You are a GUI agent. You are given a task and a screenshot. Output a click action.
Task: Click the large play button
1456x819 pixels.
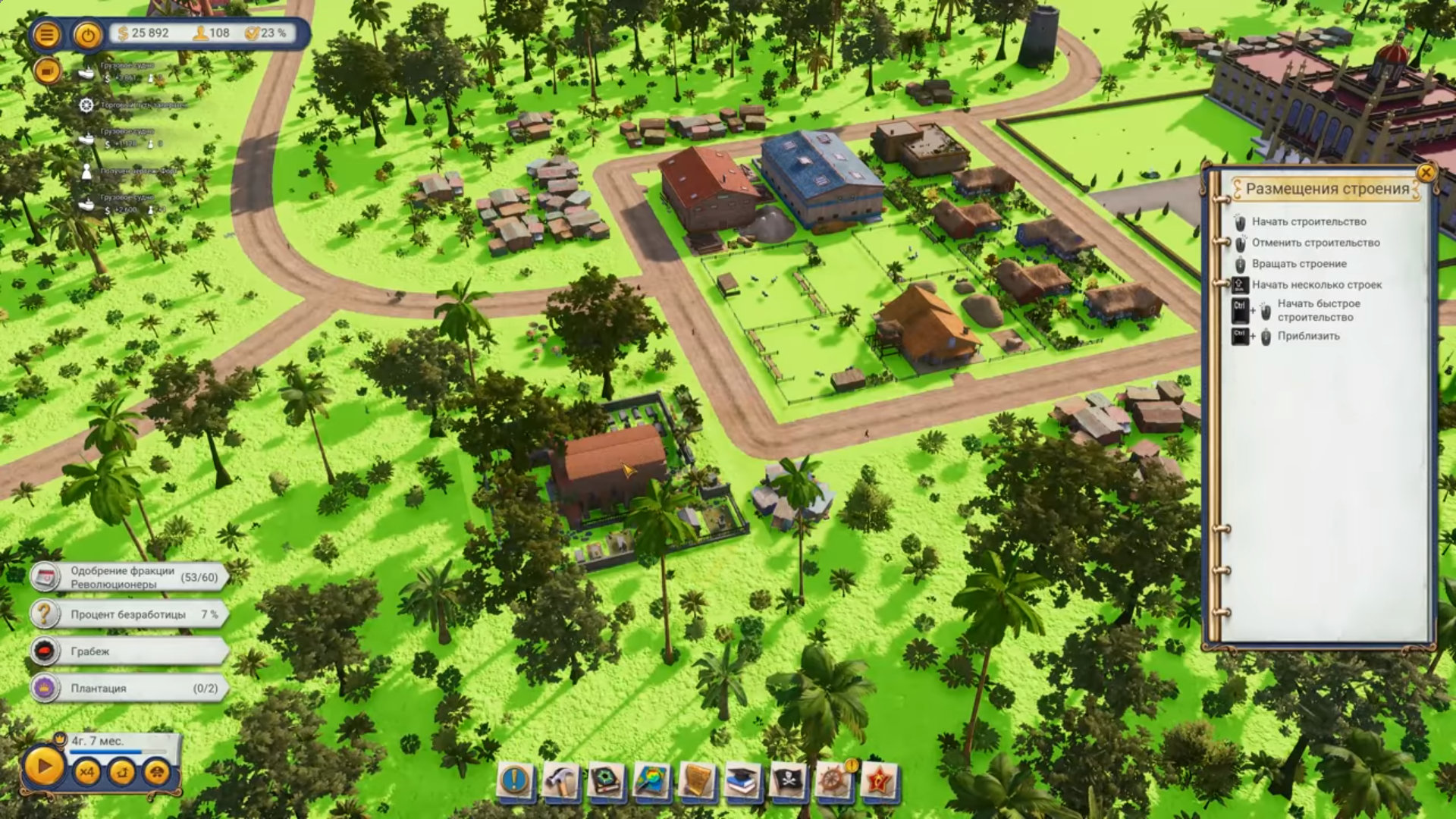pyautogui.click(x=43, y=767)
